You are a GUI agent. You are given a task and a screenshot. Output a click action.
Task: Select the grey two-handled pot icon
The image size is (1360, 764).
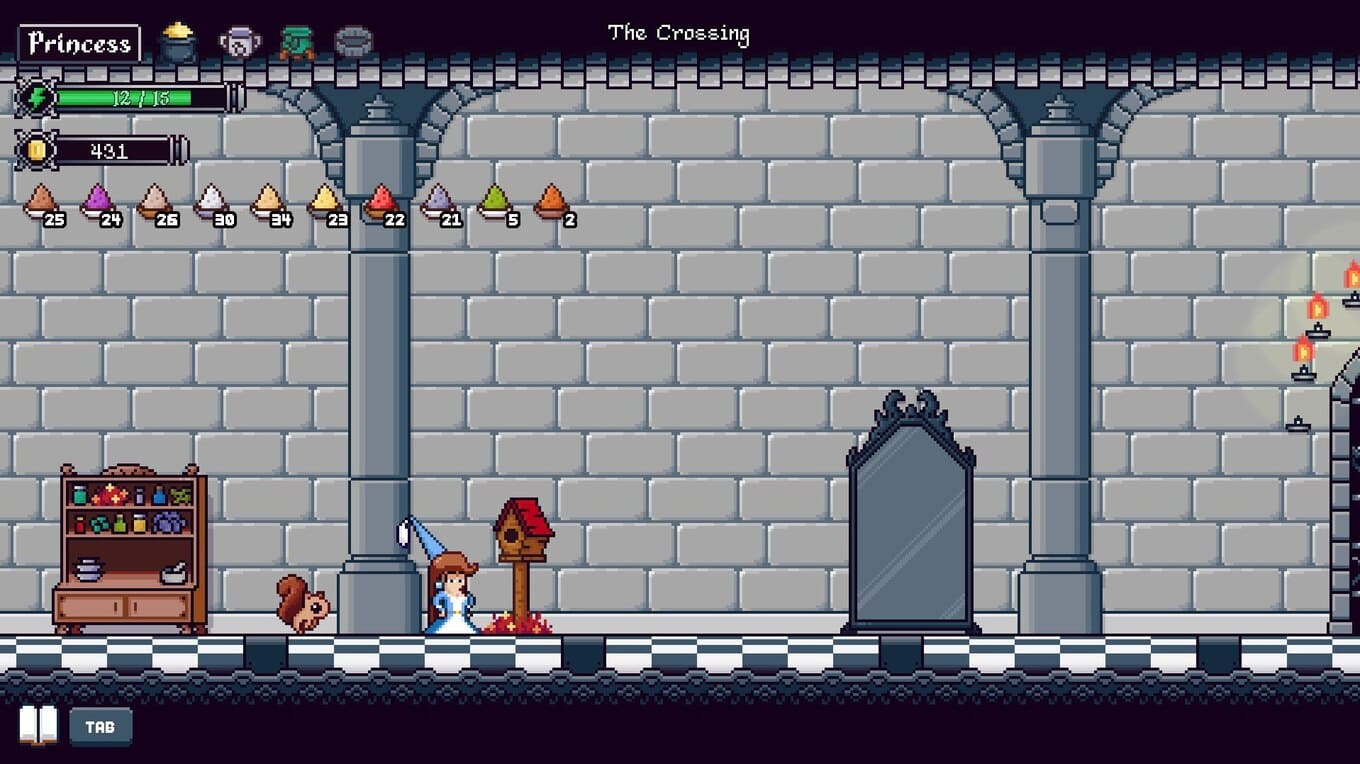pos(238,42)
